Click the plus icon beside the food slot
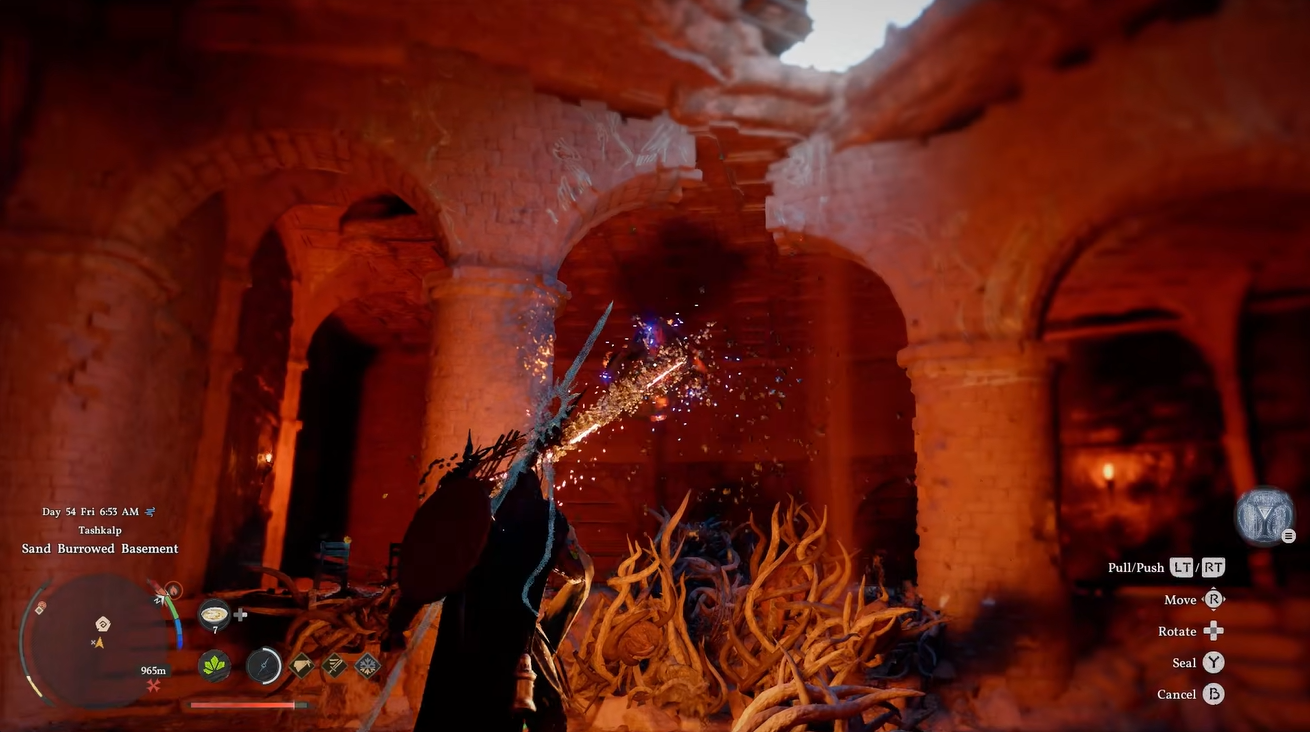The width and height of the screenshot is (1310, 732). [239, 616]
